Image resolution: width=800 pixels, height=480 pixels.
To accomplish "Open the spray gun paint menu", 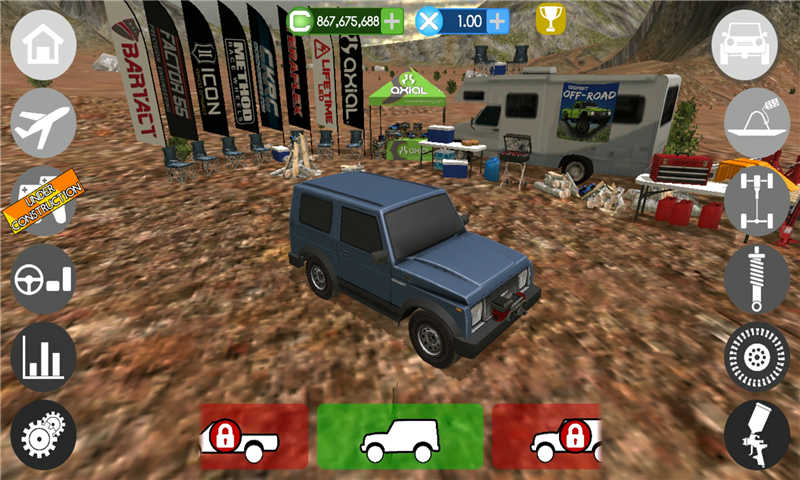I will tap(757, 435).
